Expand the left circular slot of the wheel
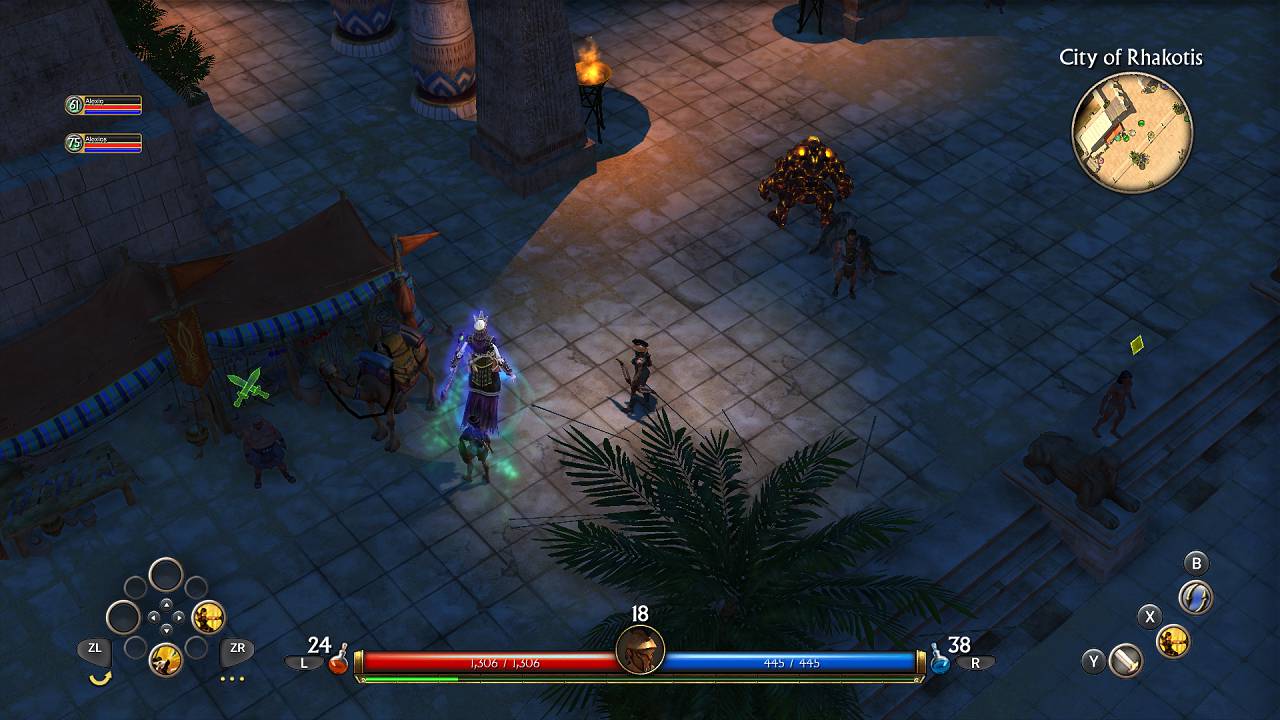 pos(123,615)
